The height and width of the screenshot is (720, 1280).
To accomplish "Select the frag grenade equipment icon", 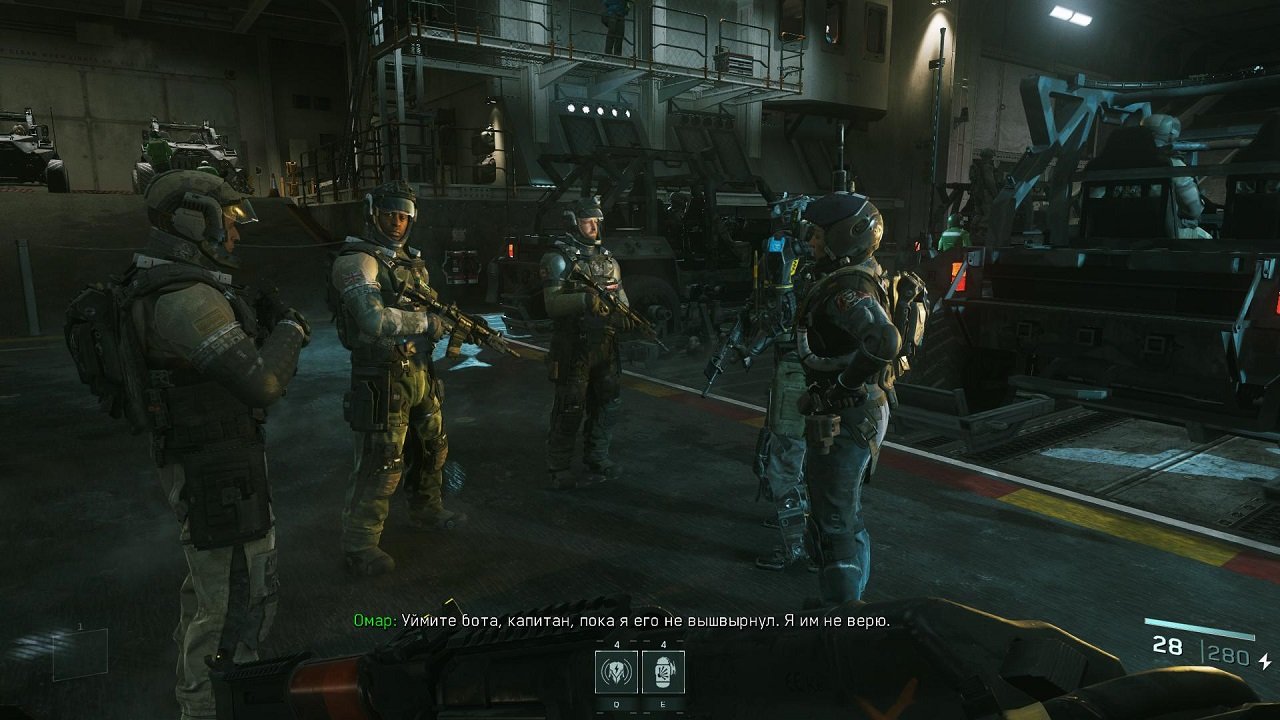I will tap(663, 672).
